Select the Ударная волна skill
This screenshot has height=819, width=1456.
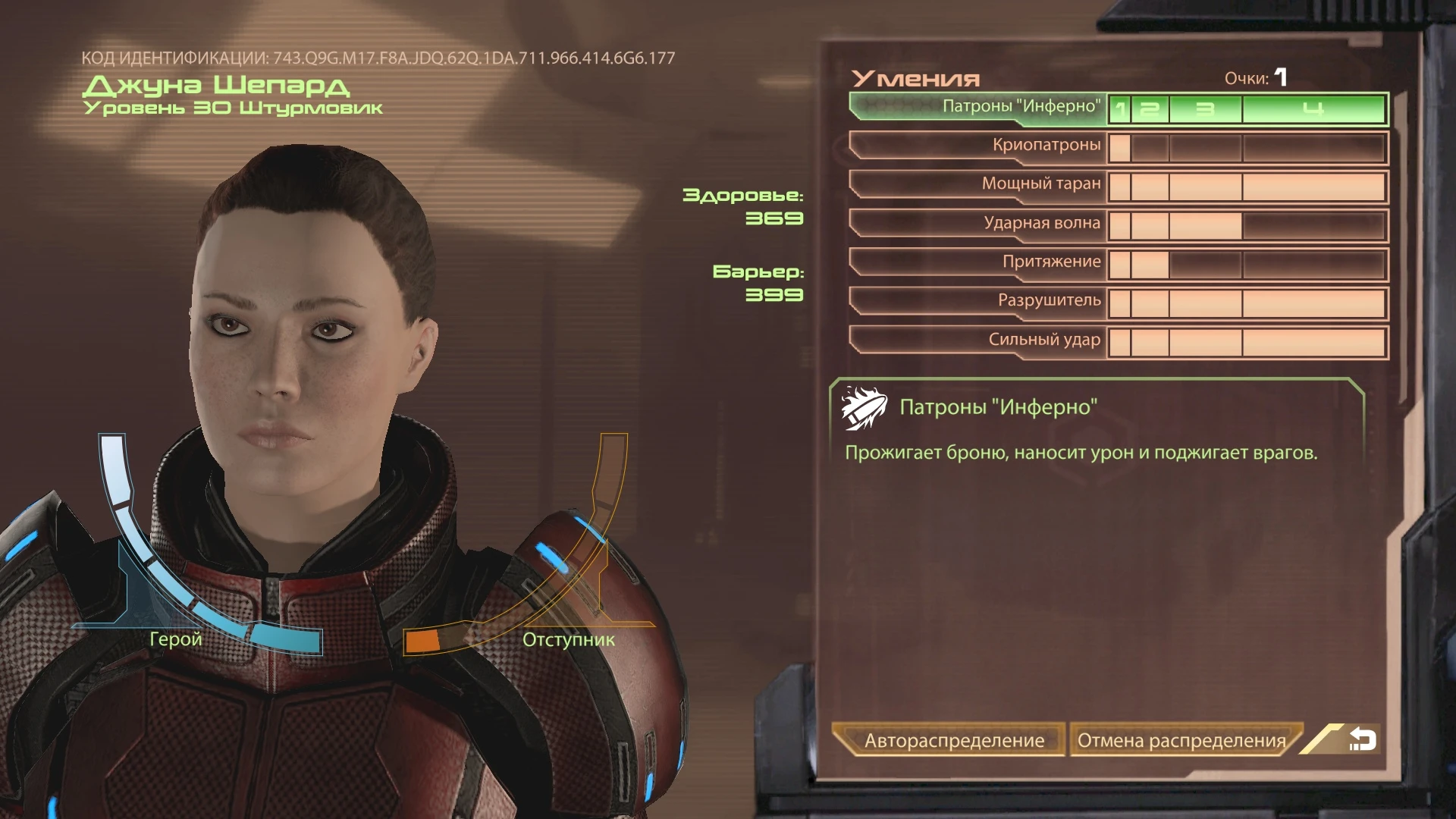1046,223
